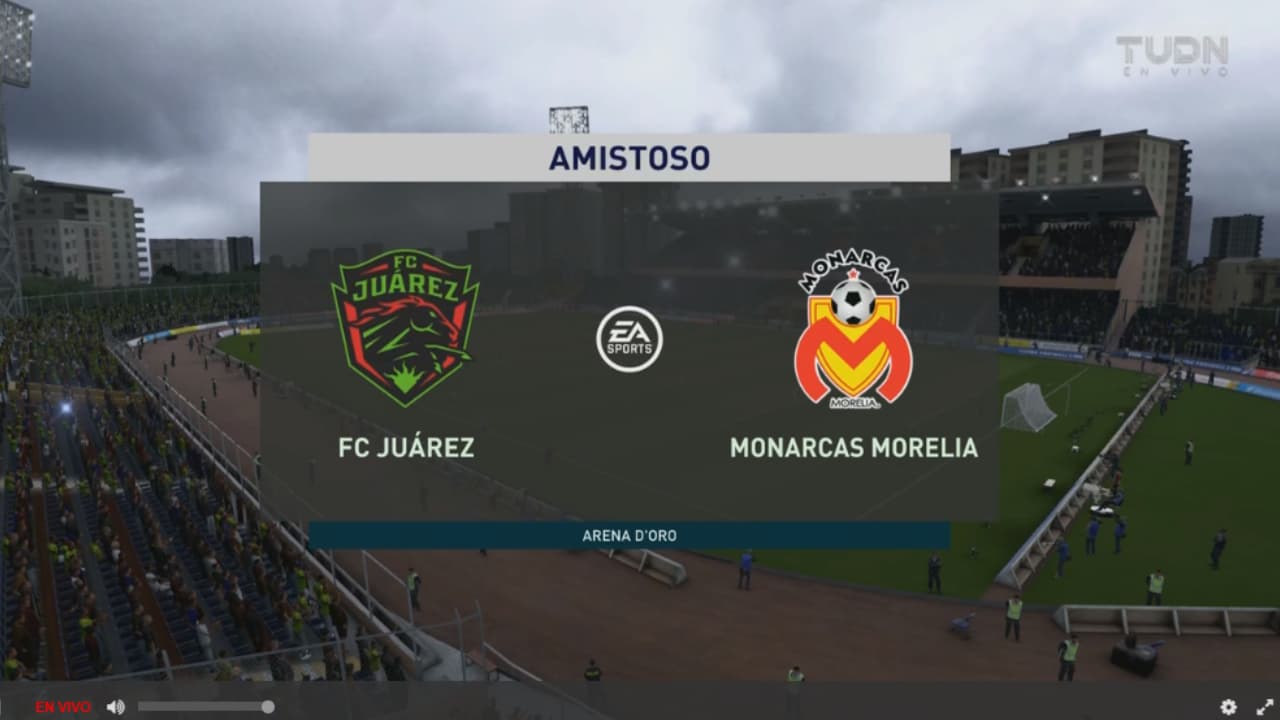Click the ARENA D'ORO venue label
Screen dimensions: 1280x720
(x=628, y=535)
